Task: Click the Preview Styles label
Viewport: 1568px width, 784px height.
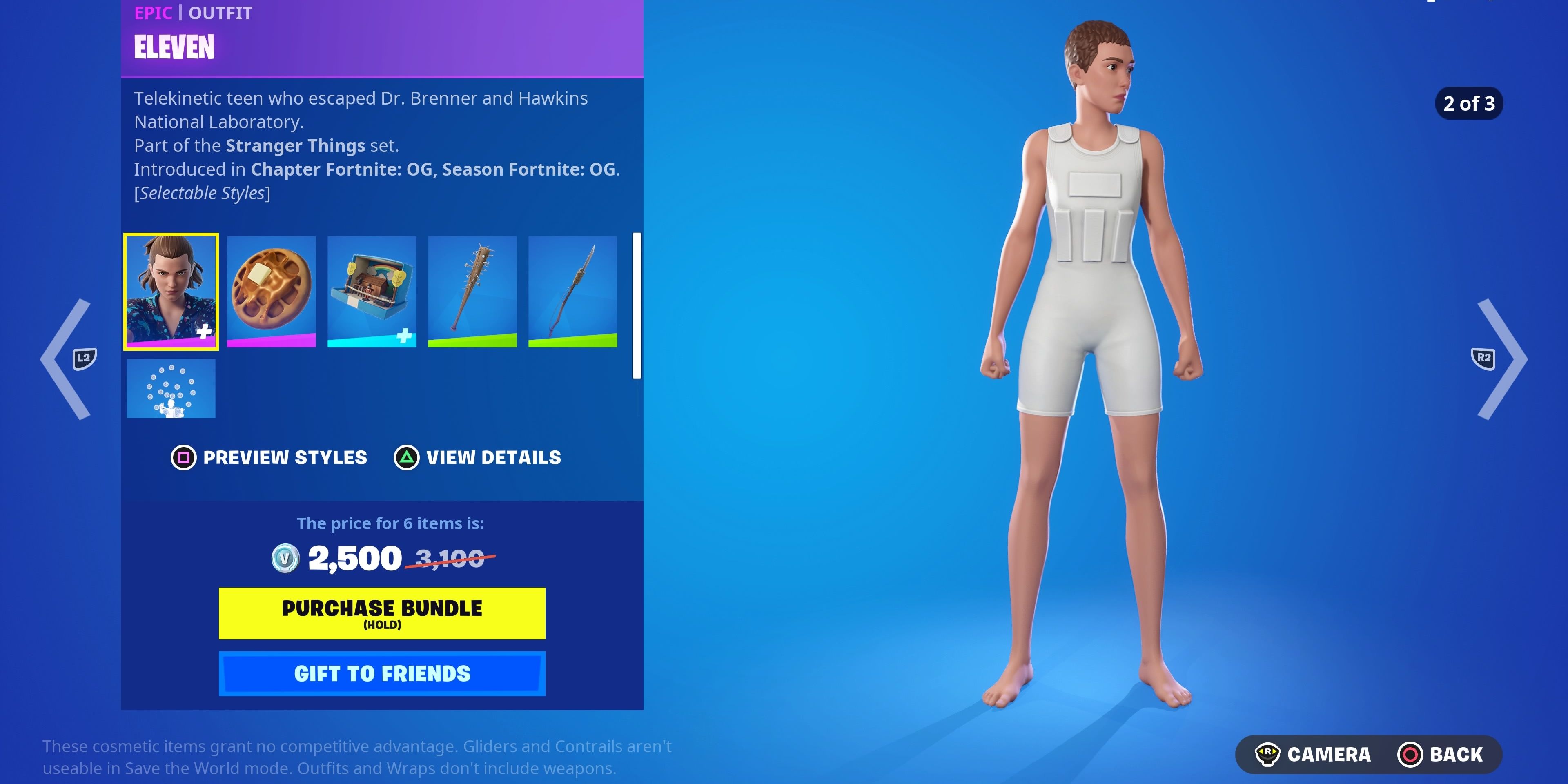Action: pos(284,458)
